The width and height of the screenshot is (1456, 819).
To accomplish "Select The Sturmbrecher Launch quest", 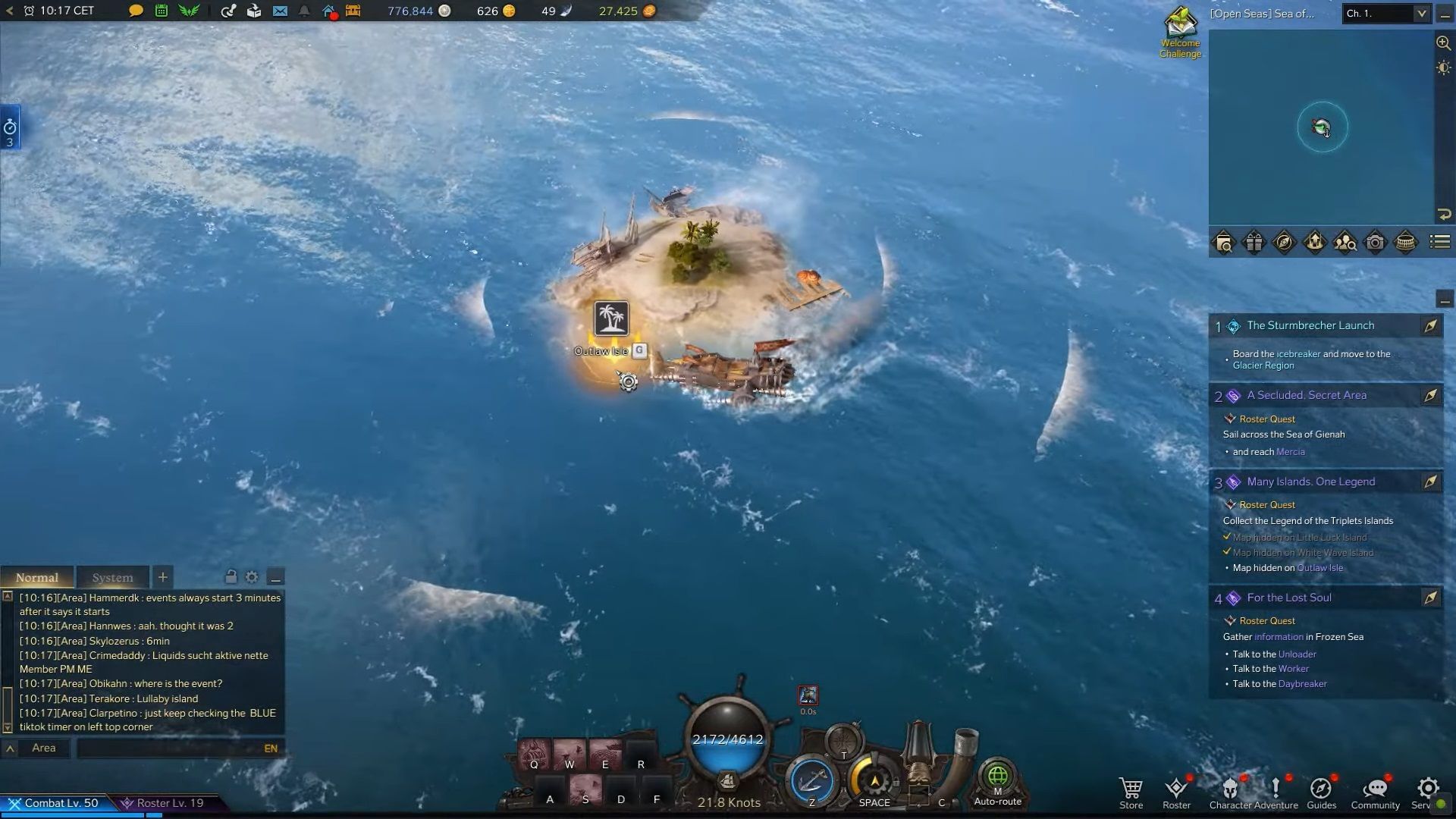I will 1310,325.
